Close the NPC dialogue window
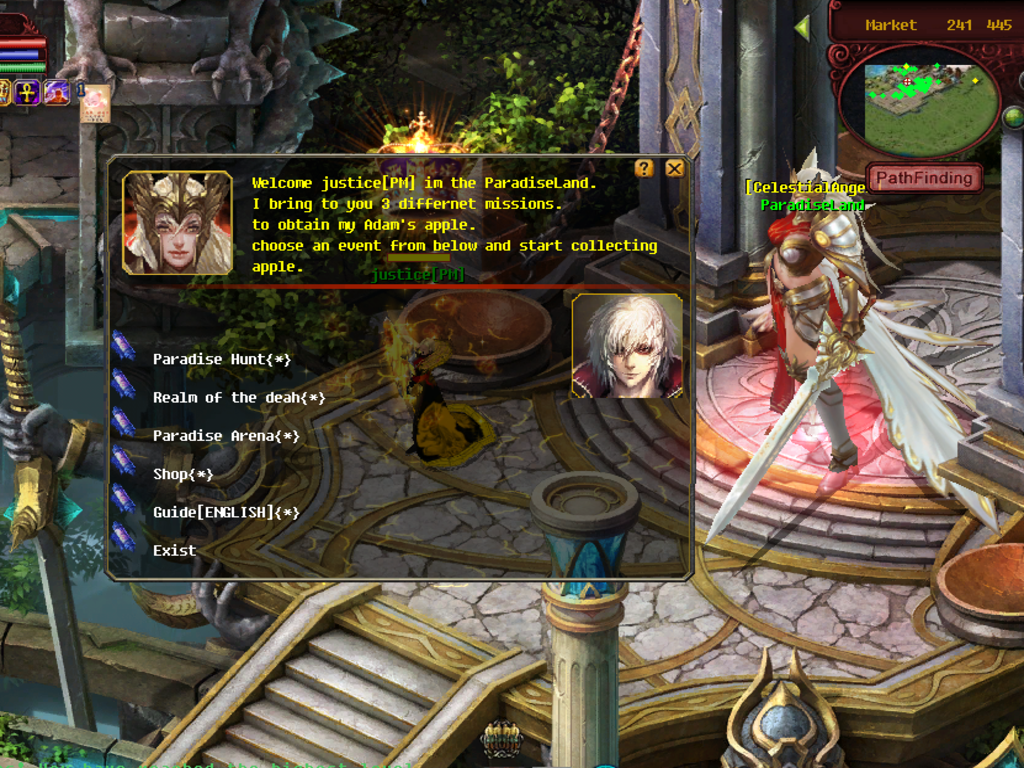The image size is (1024, 768). pos(675,168)
